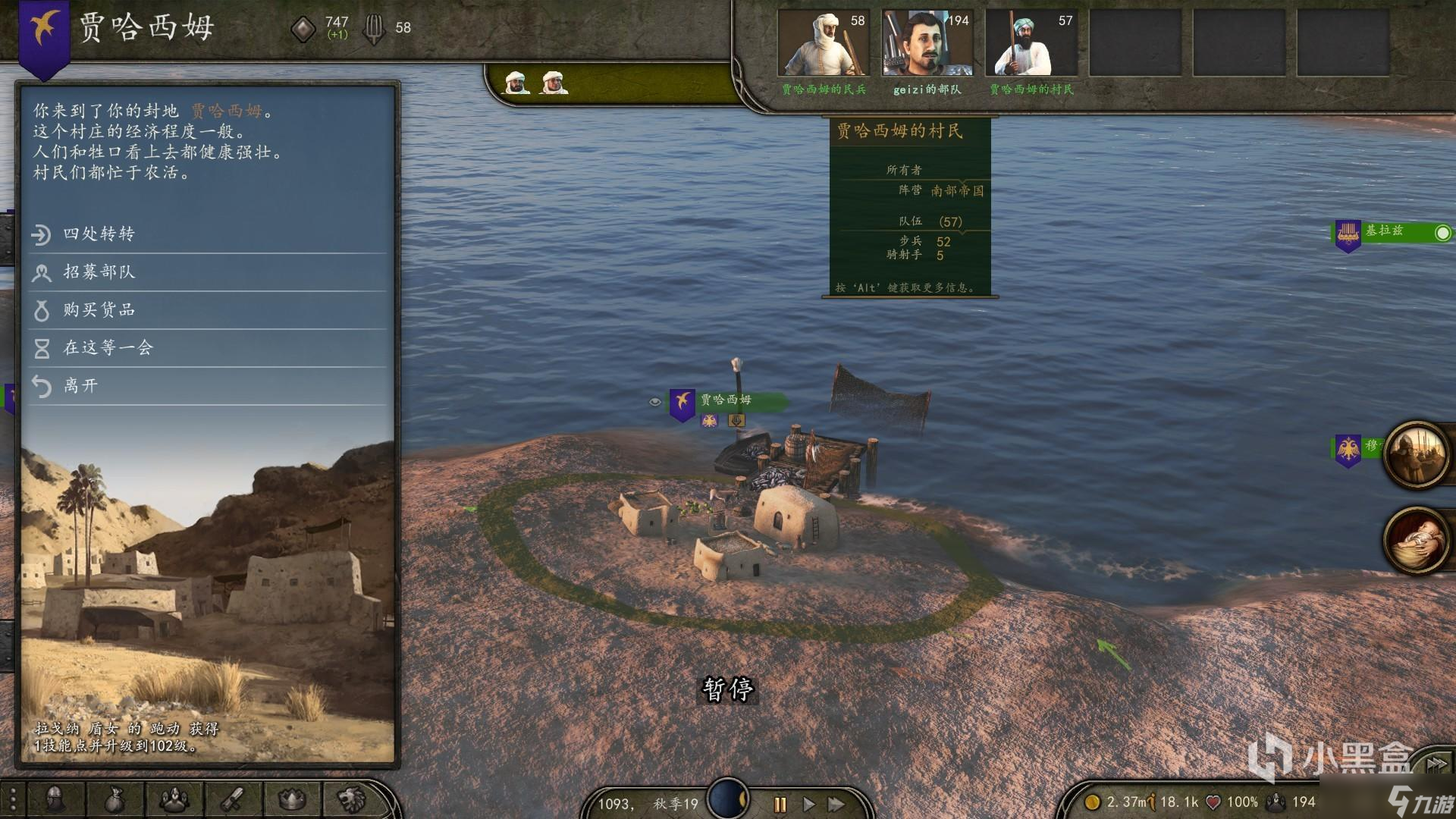Choose 四处转转 to walk around the village
Viewport: 1456px width, 819px height.
point(99,234)
